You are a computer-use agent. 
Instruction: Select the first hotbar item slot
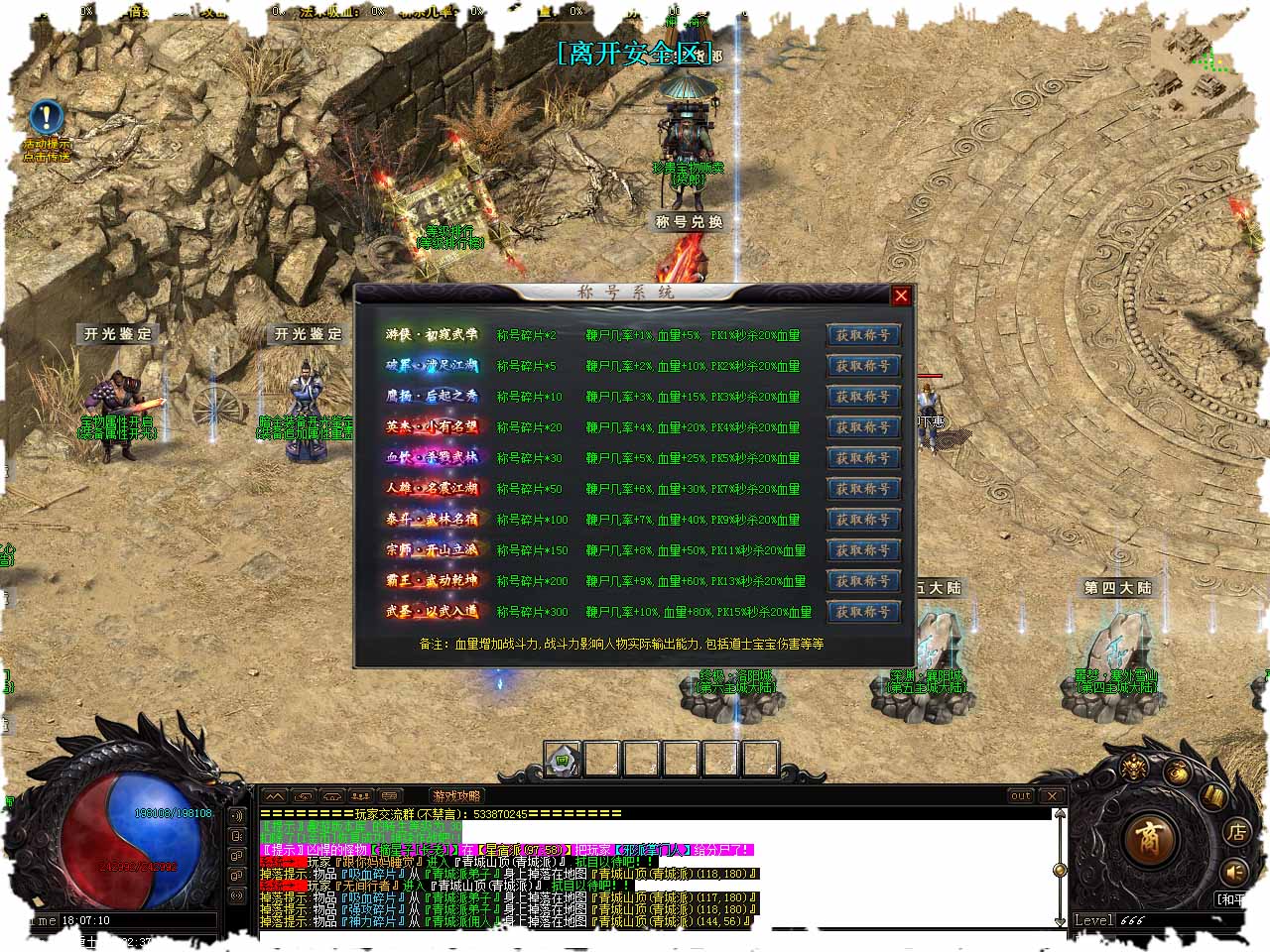pos(564,761)
